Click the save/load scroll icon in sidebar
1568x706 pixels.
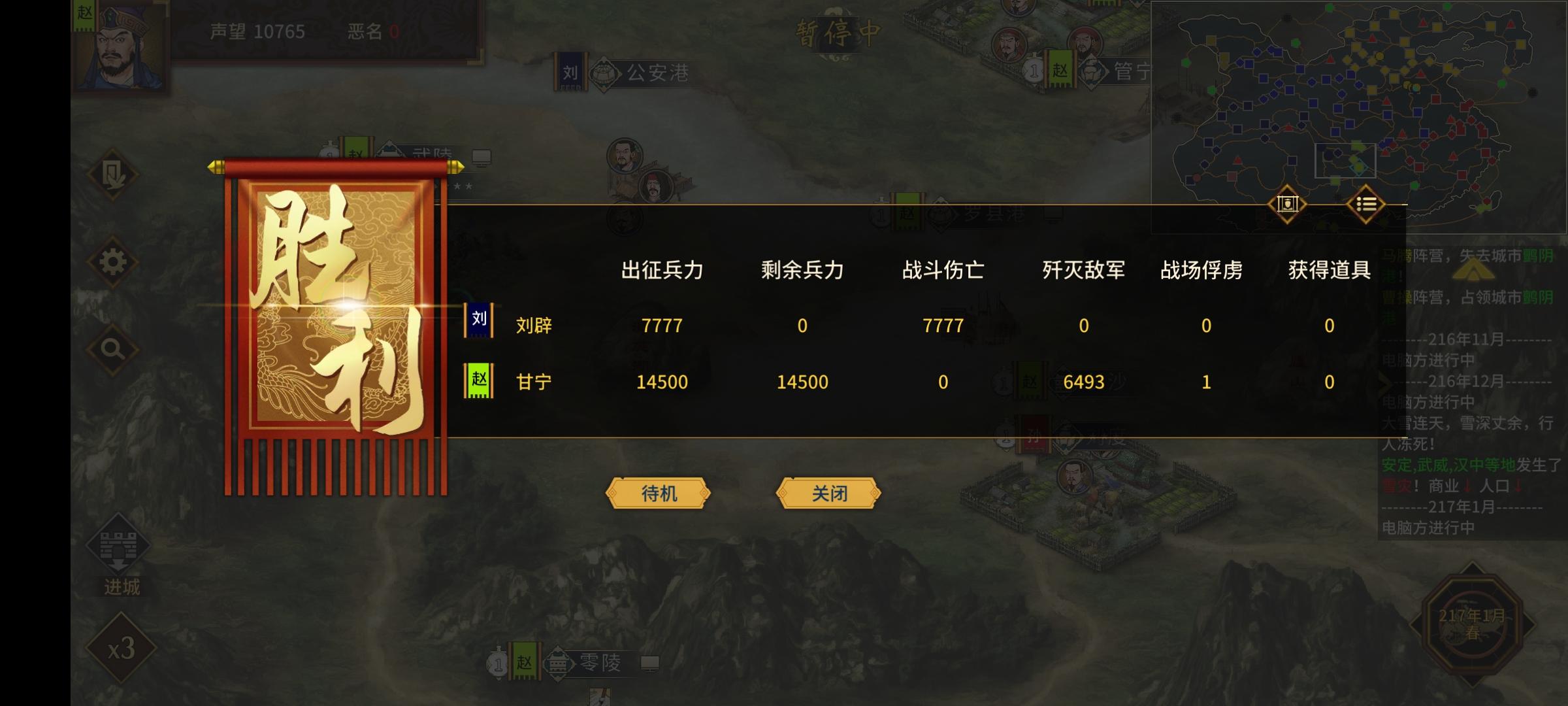tap(112, 175)
